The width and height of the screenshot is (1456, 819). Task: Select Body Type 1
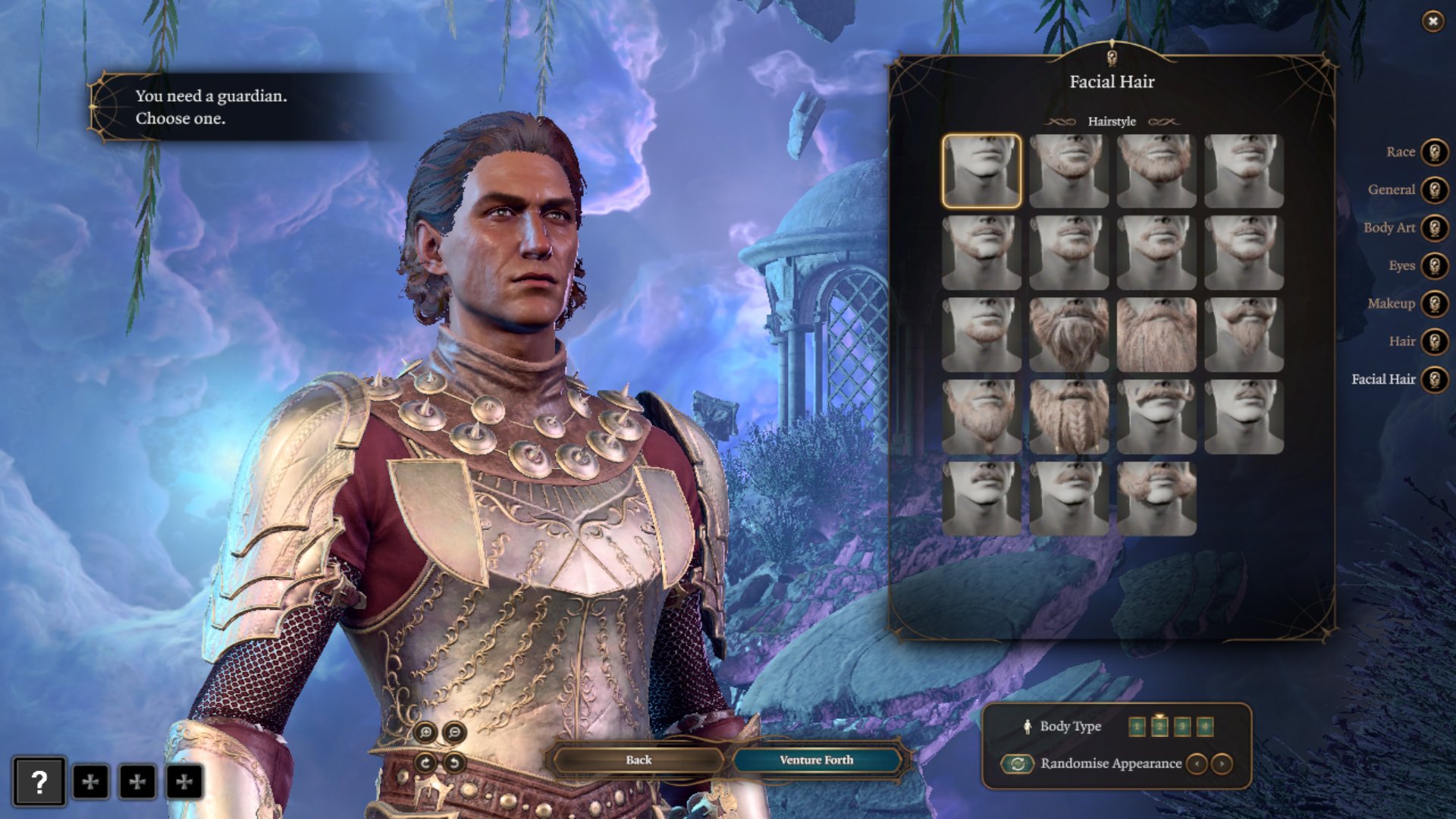pos(1137,726)
